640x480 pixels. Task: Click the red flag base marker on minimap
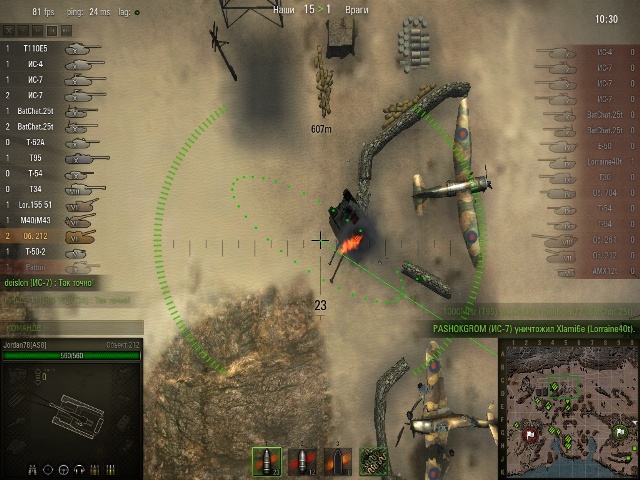(x=527, y=432)
